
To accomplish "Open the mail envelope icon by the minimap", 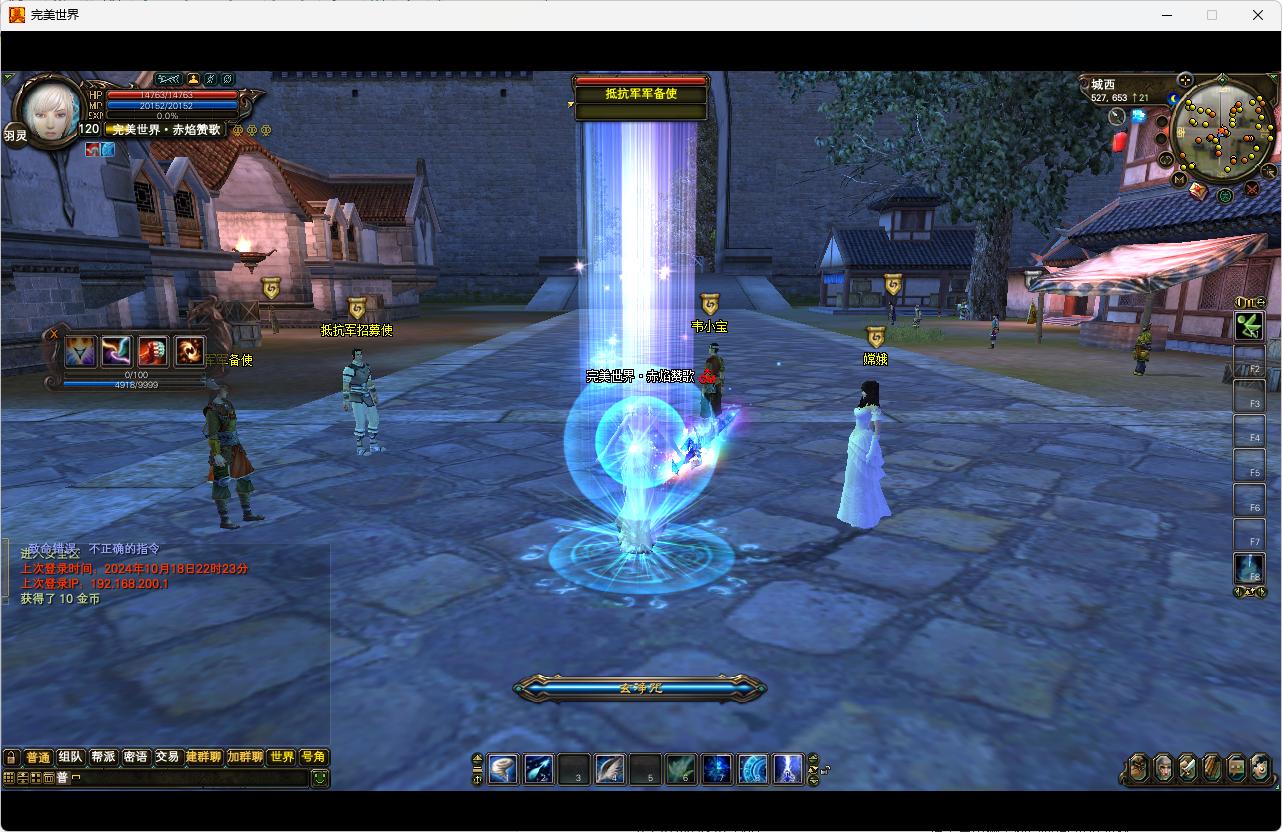I will (1198, 190).
